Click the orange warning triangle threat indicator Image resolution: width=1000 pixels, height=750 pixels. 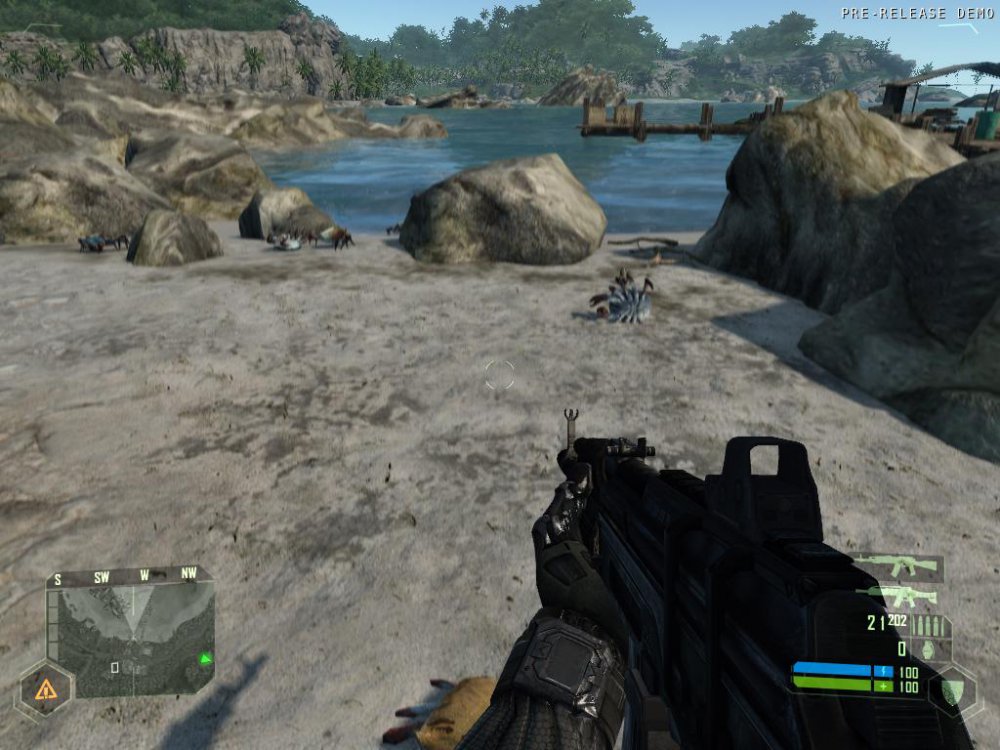coord(45,689)
